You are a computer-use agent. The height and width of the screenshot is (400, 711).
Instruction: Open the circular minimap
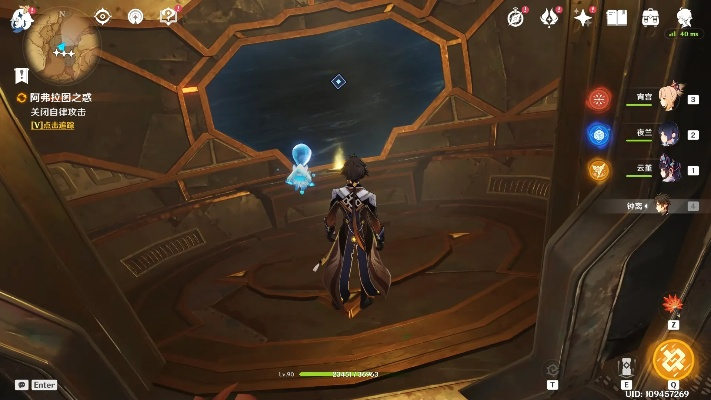coord(63,41)
